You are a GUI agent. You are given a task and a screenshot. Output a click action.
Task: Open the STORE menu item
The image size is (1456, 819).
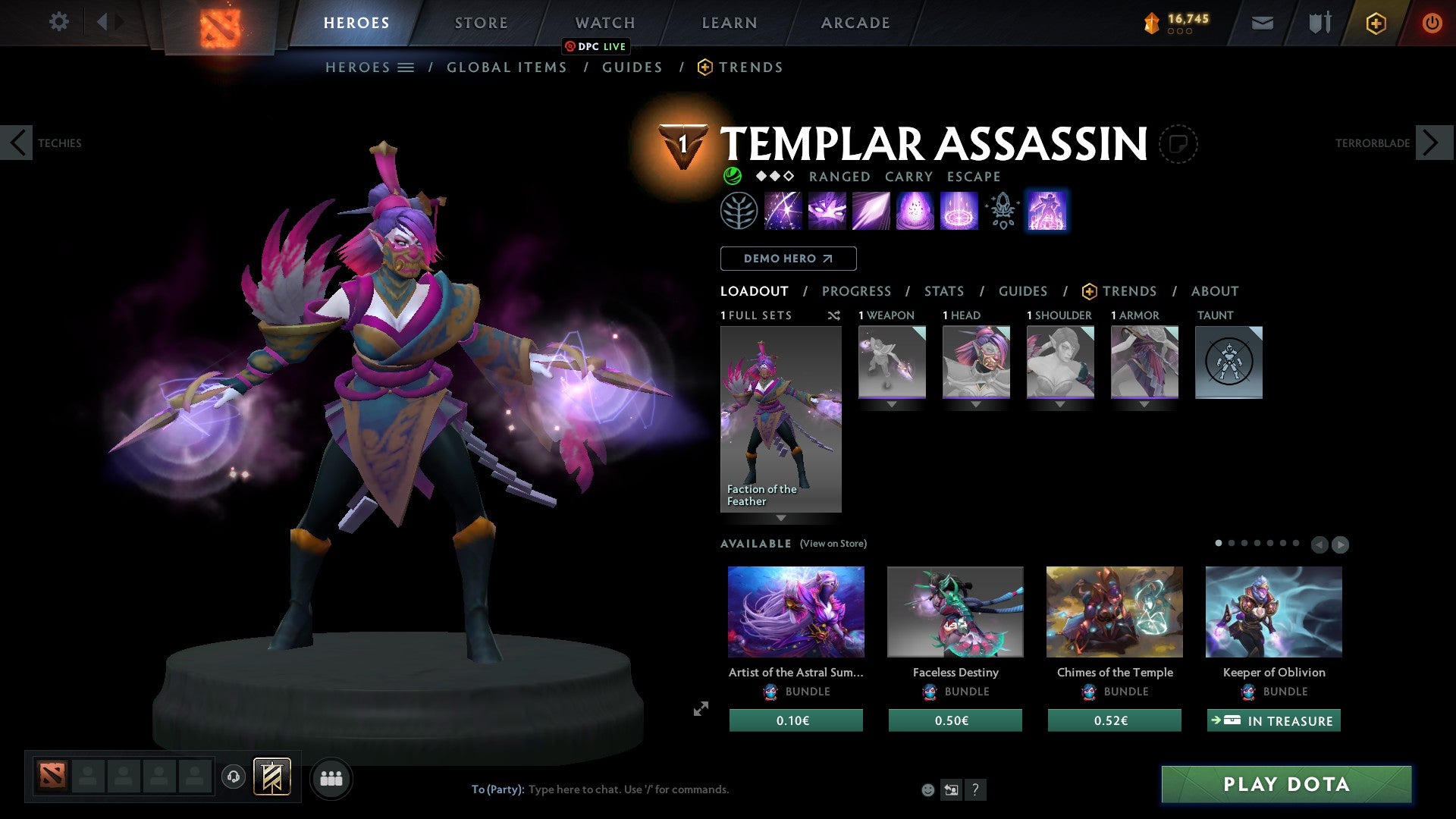click(481, 22)
